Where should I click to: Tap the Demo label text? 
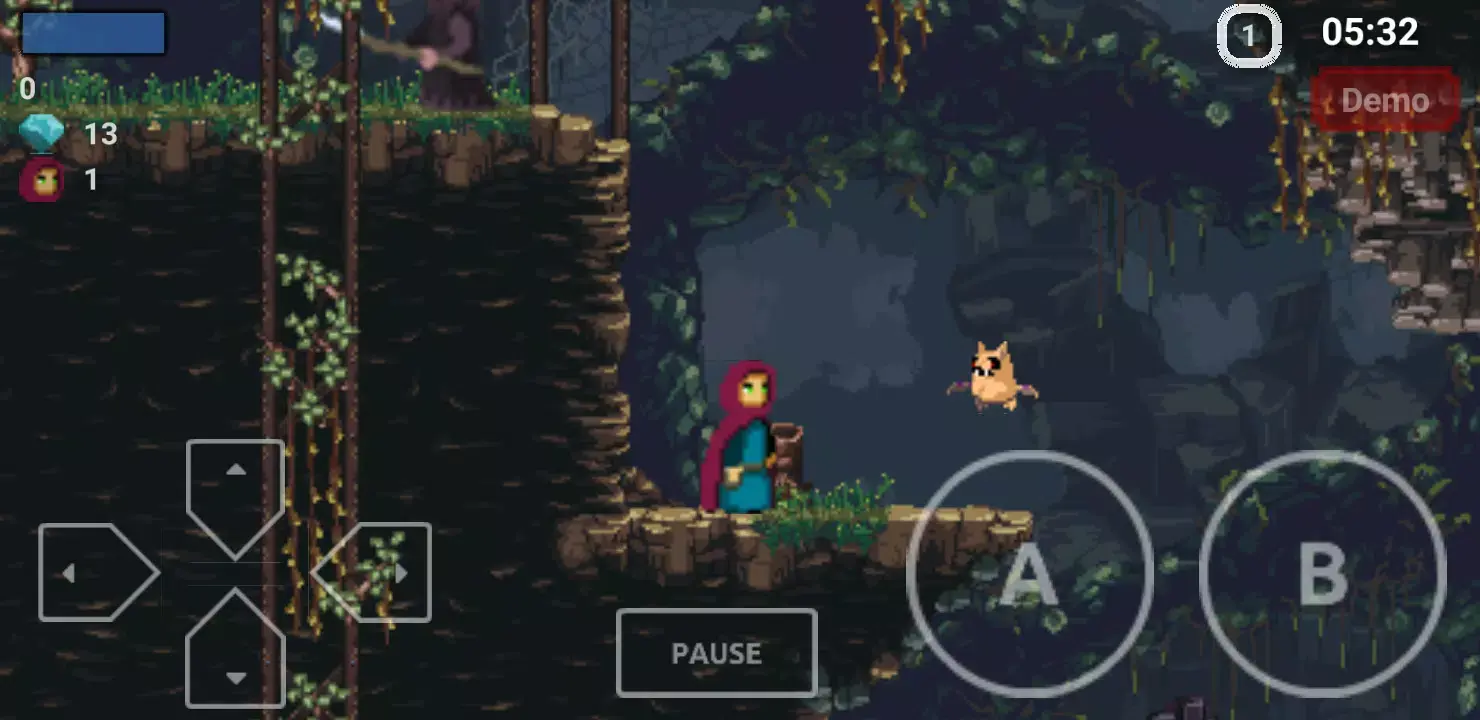click(x=1387, y=100)
